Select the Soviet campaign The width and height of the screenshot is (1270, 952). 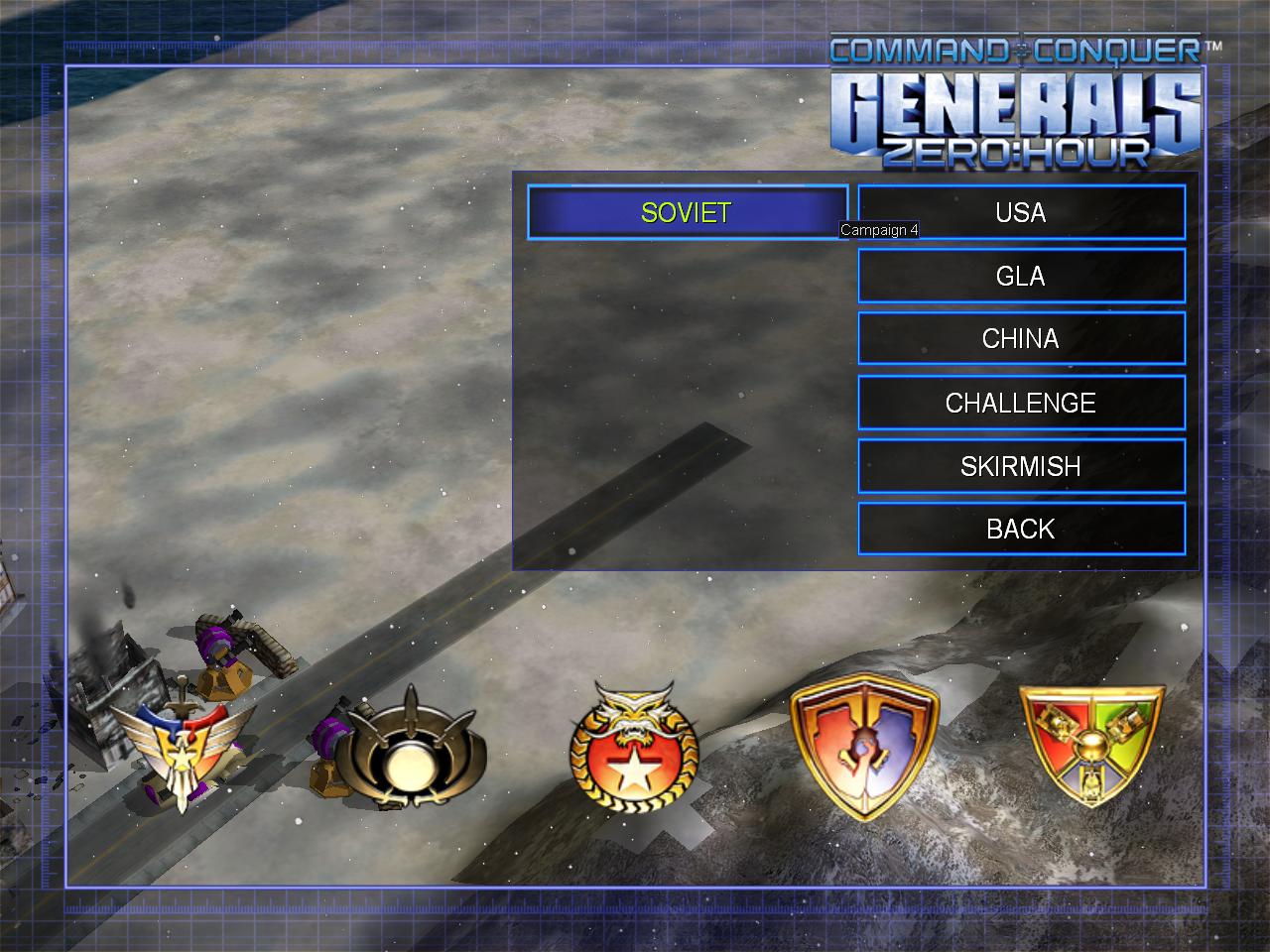[x=687, y=212]
